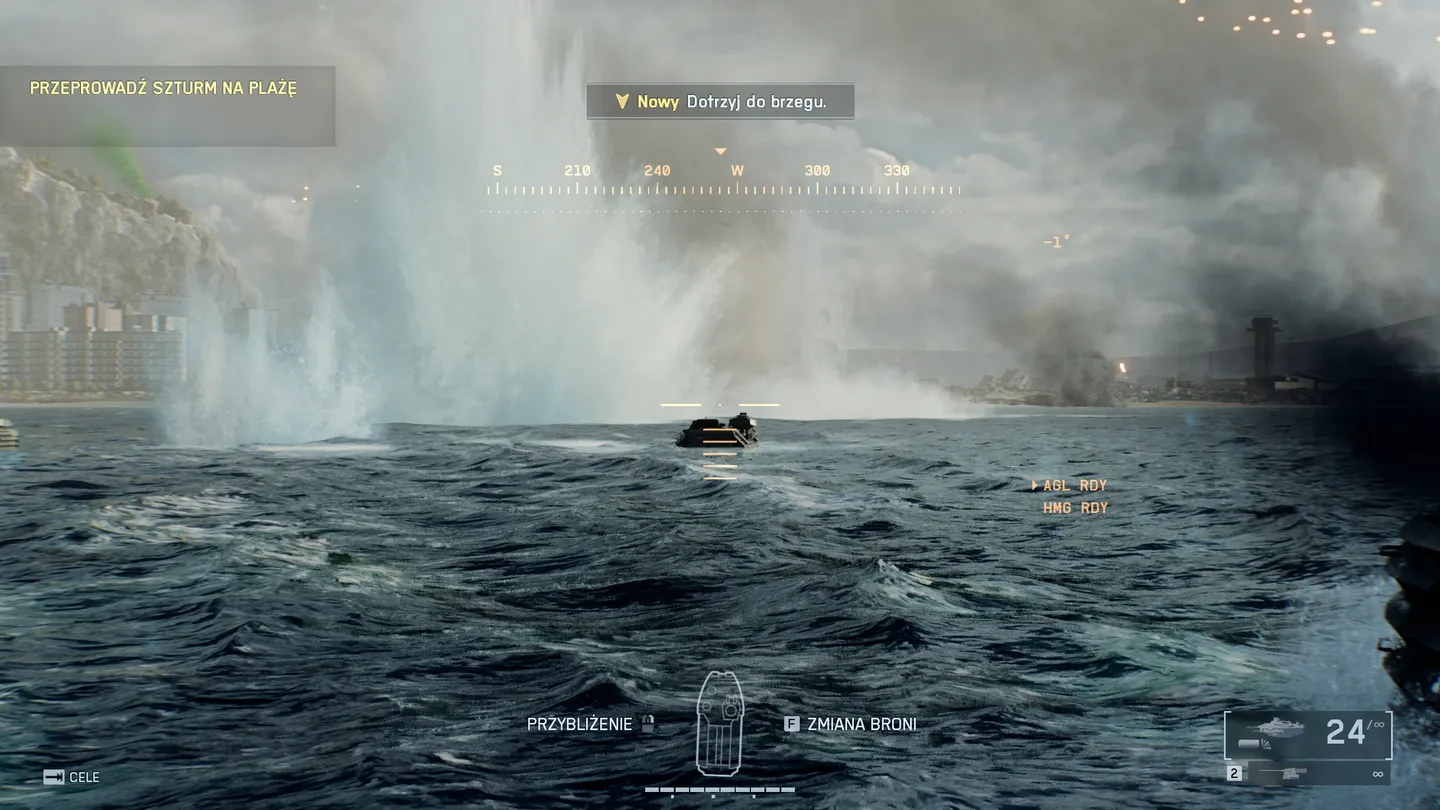Click the compass heading bar
This screenshot has height=810, width=1440.
tap(720, 180)
